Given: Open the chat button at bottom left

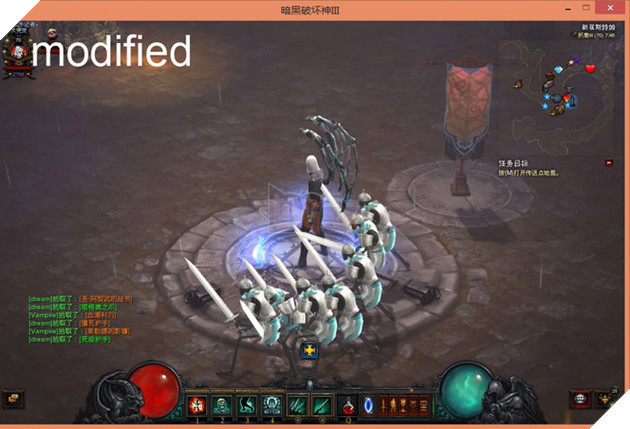Looking at the screenshot, I should point(13,398).
